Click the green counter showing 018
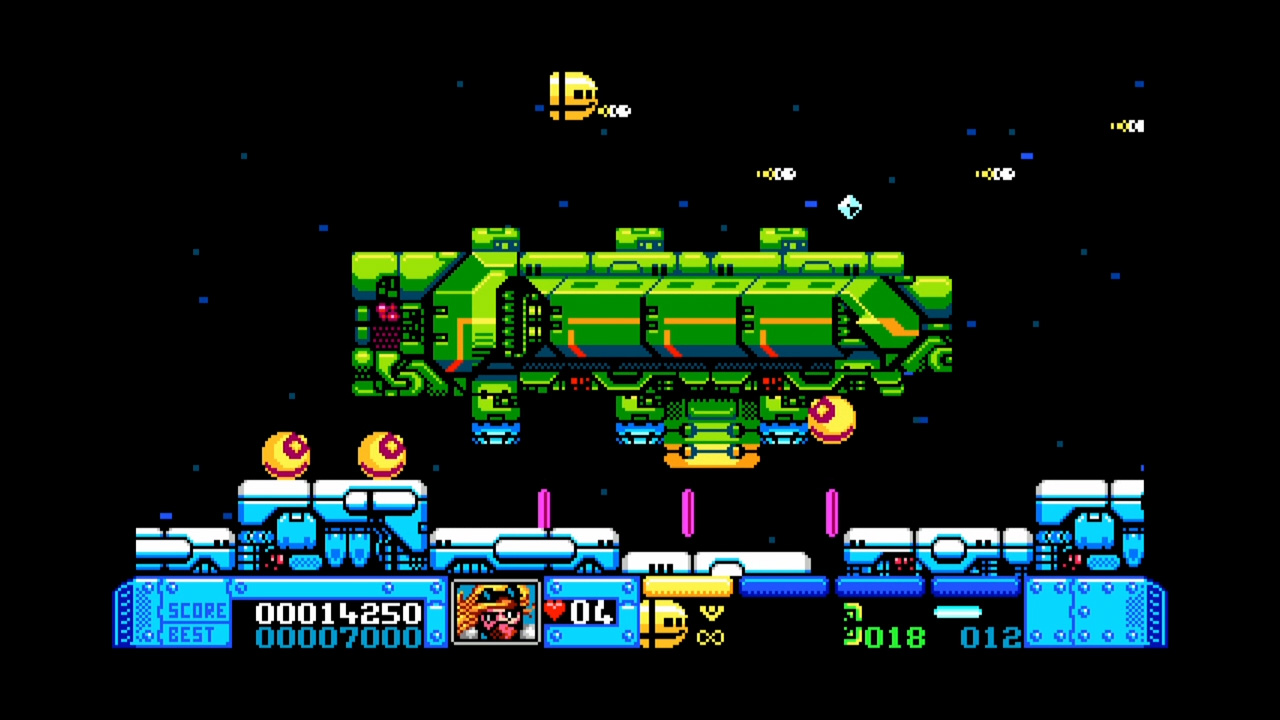The image size is (1280, 720). tap(895, 637)
